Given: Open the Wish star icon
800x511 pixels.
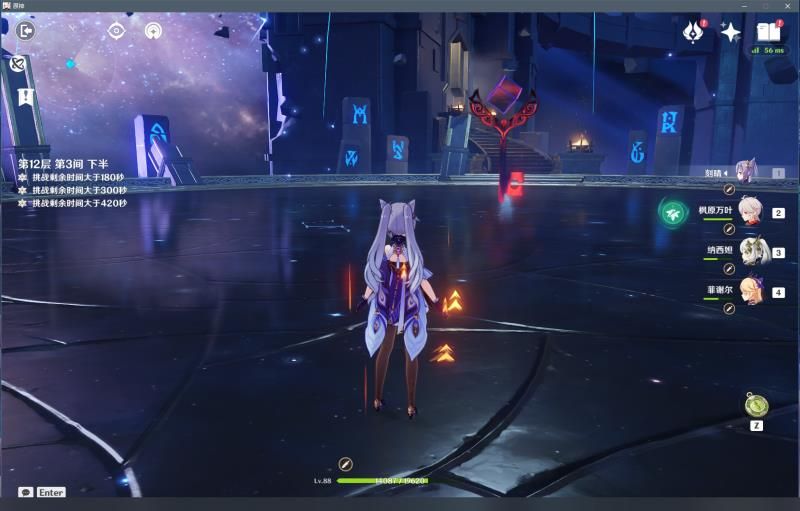Looking at the screenshot, I should (x=730, y=32).
